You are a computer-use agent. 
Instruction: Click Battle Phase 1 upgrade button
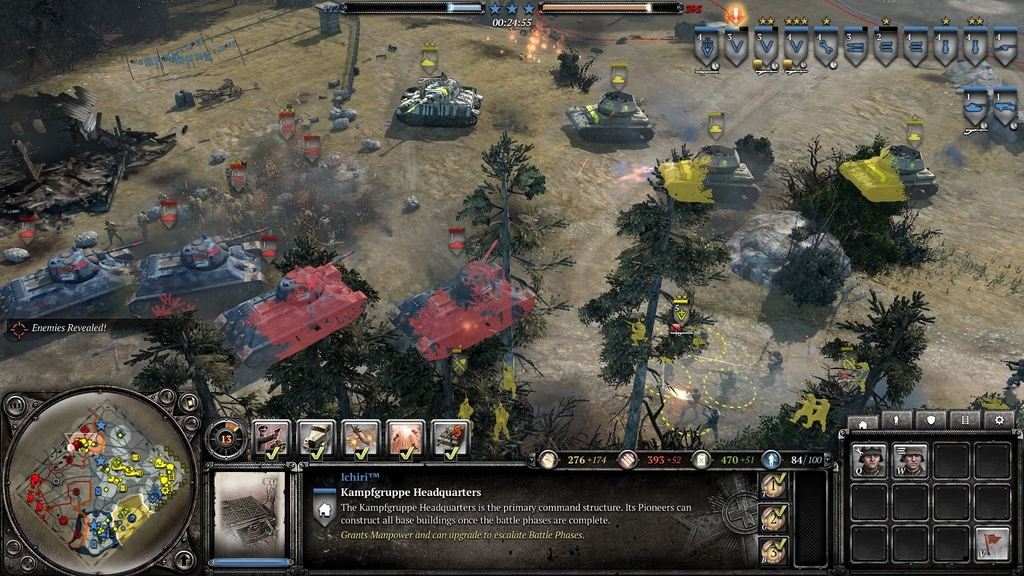[772, 487]
